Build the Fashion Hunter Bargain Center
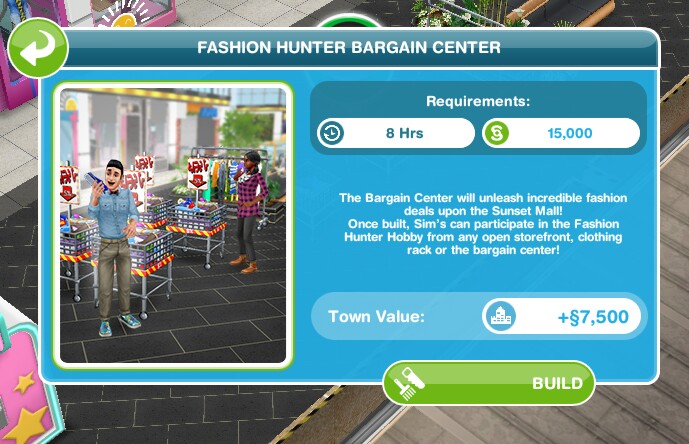 [489, 383]
